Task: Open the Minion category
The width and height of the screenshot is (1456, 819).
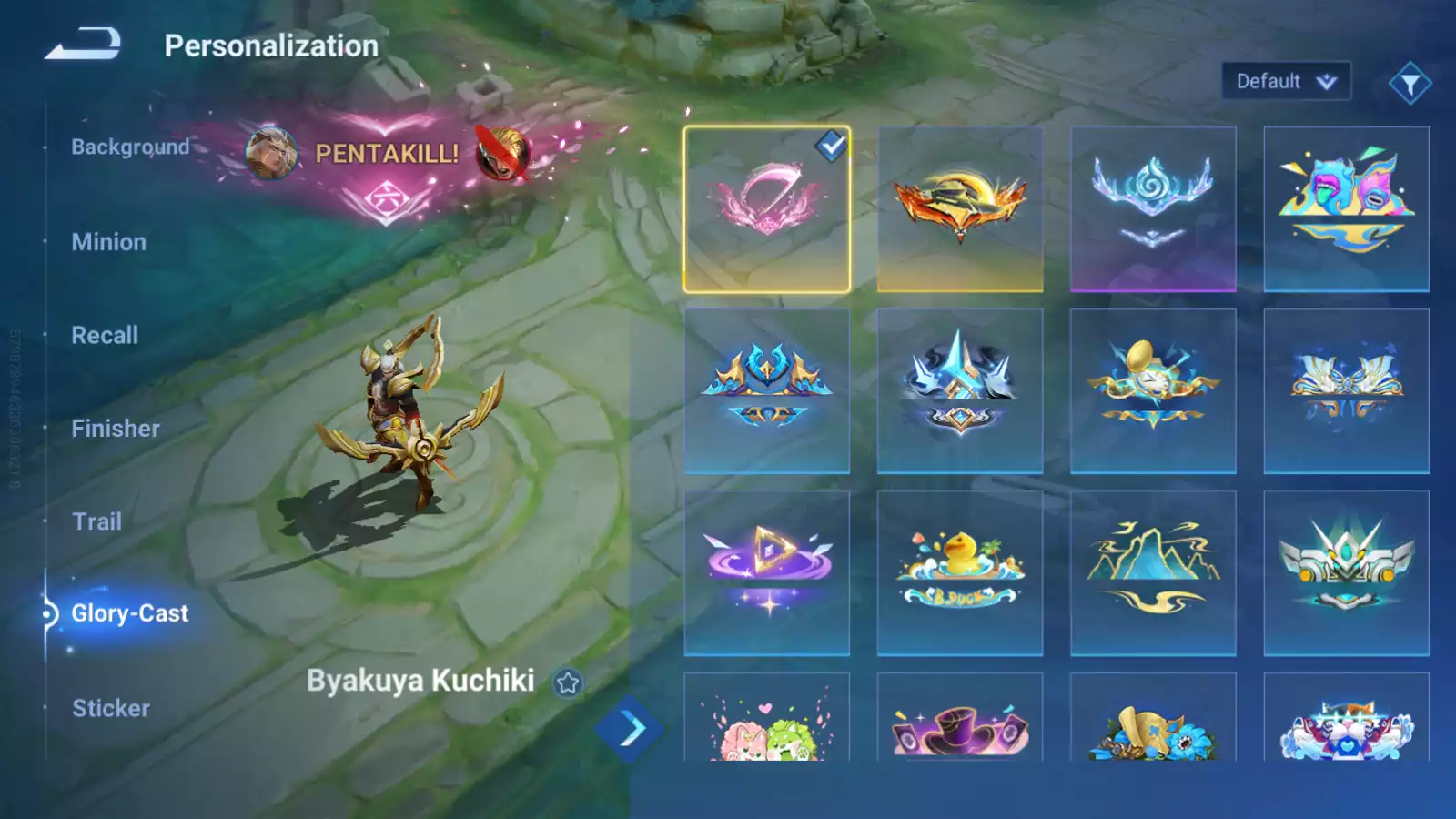Action: coord(108,242)
